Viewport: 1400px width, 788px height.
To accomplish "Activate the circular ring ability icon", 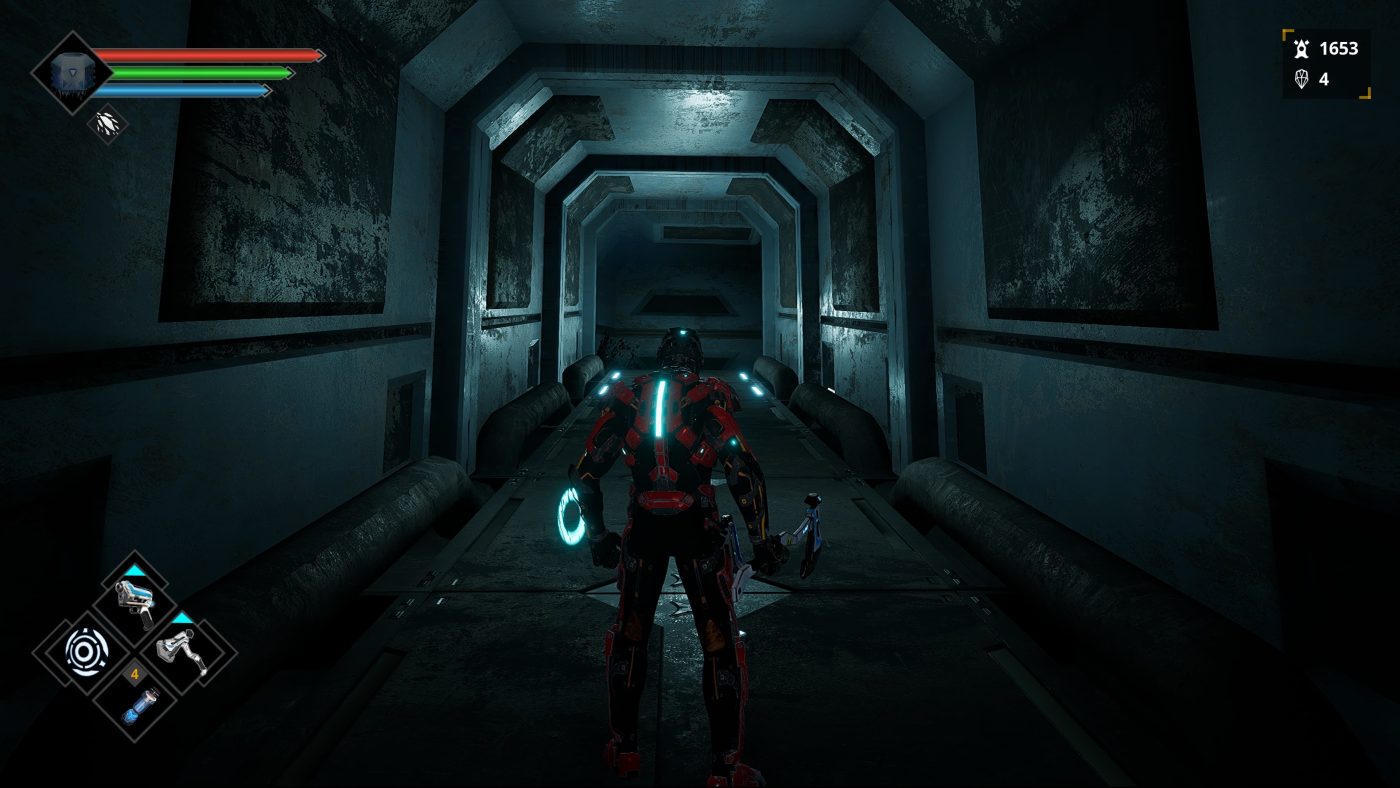I will (x=84, y=652).
